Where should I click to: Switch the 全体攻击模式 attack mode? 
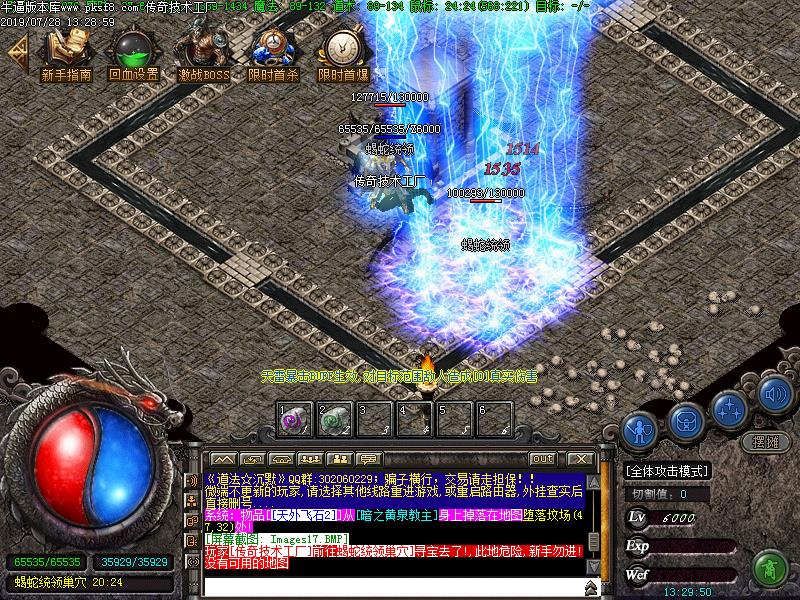coord(667,471)
